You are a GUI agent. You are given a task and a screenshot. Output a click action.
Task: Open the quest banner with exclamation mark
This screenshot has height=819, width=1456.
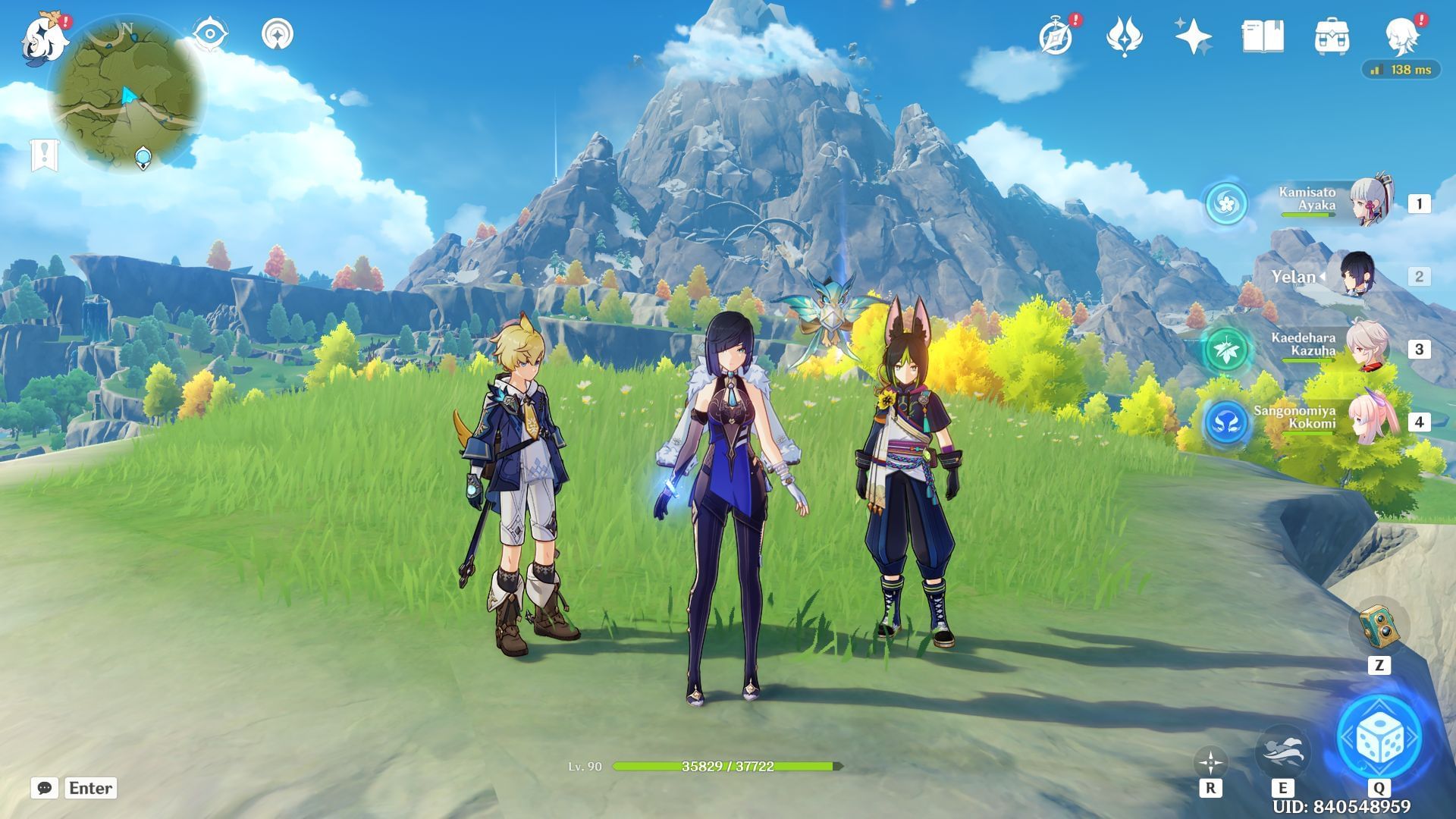pyautogui.click(x=44, y=155)
